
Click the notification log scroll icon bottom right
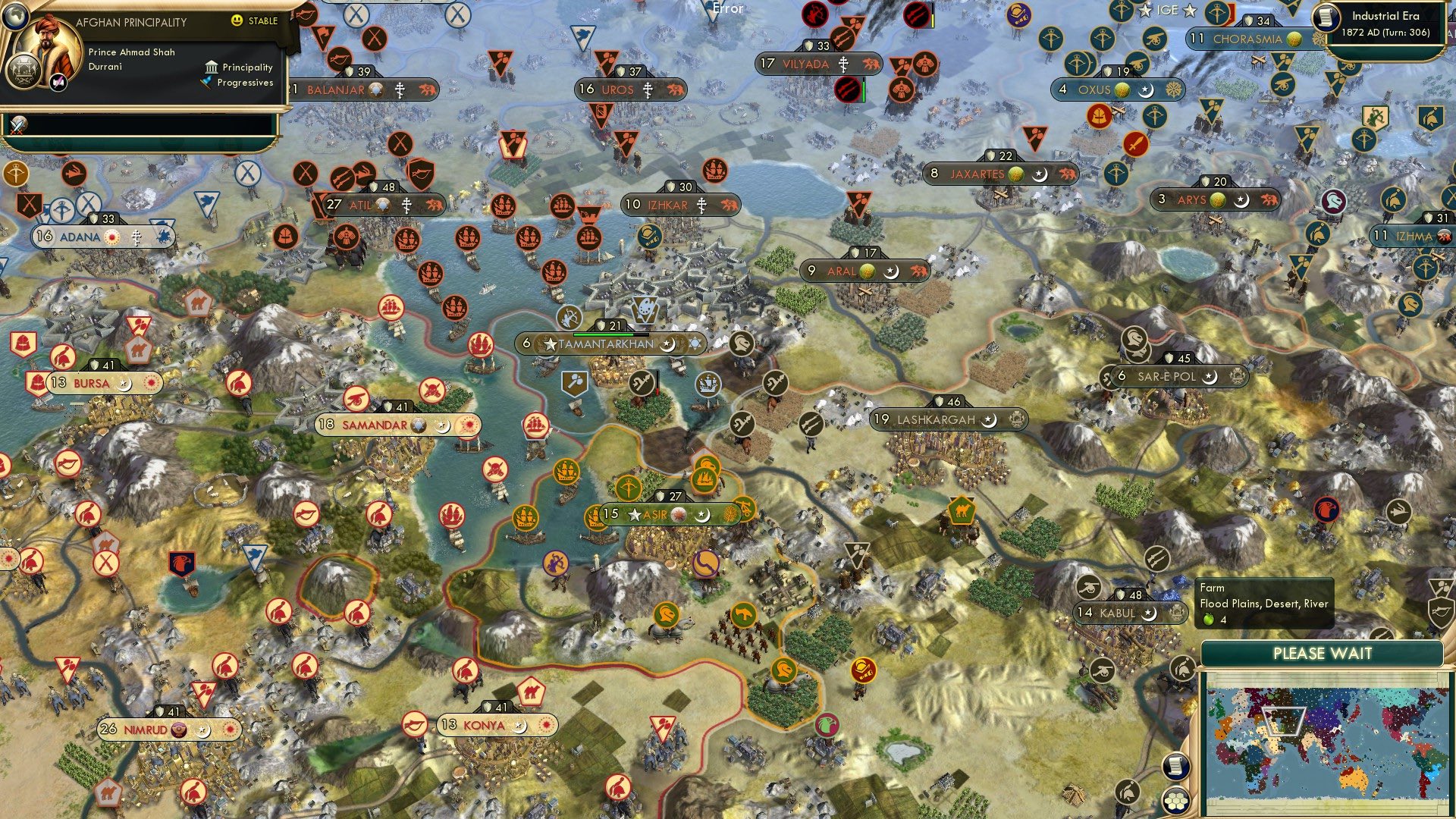(x=1176, y=767)
